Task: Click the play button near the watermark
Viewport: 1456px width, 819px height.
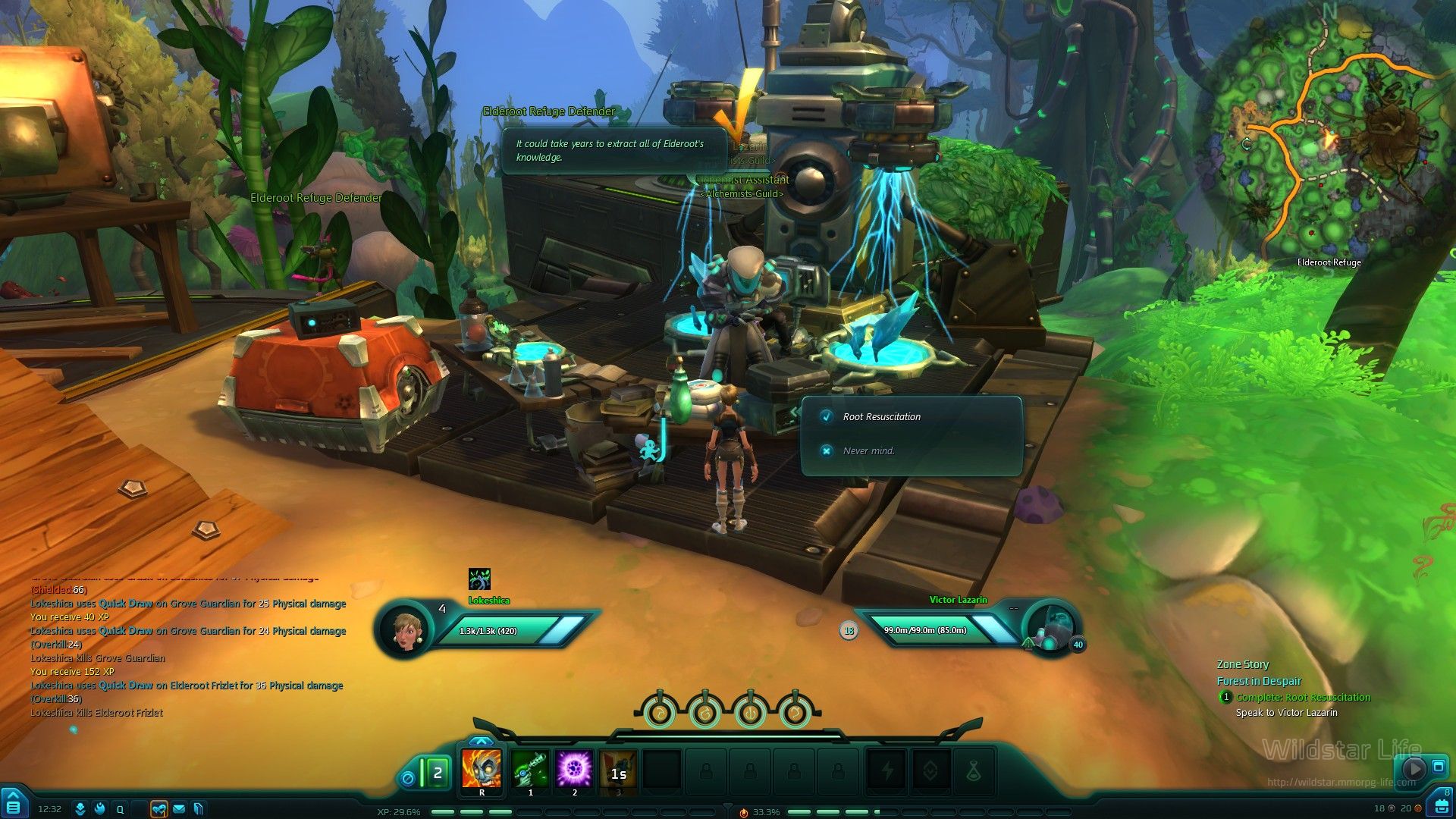Action: pos(1414,769)
